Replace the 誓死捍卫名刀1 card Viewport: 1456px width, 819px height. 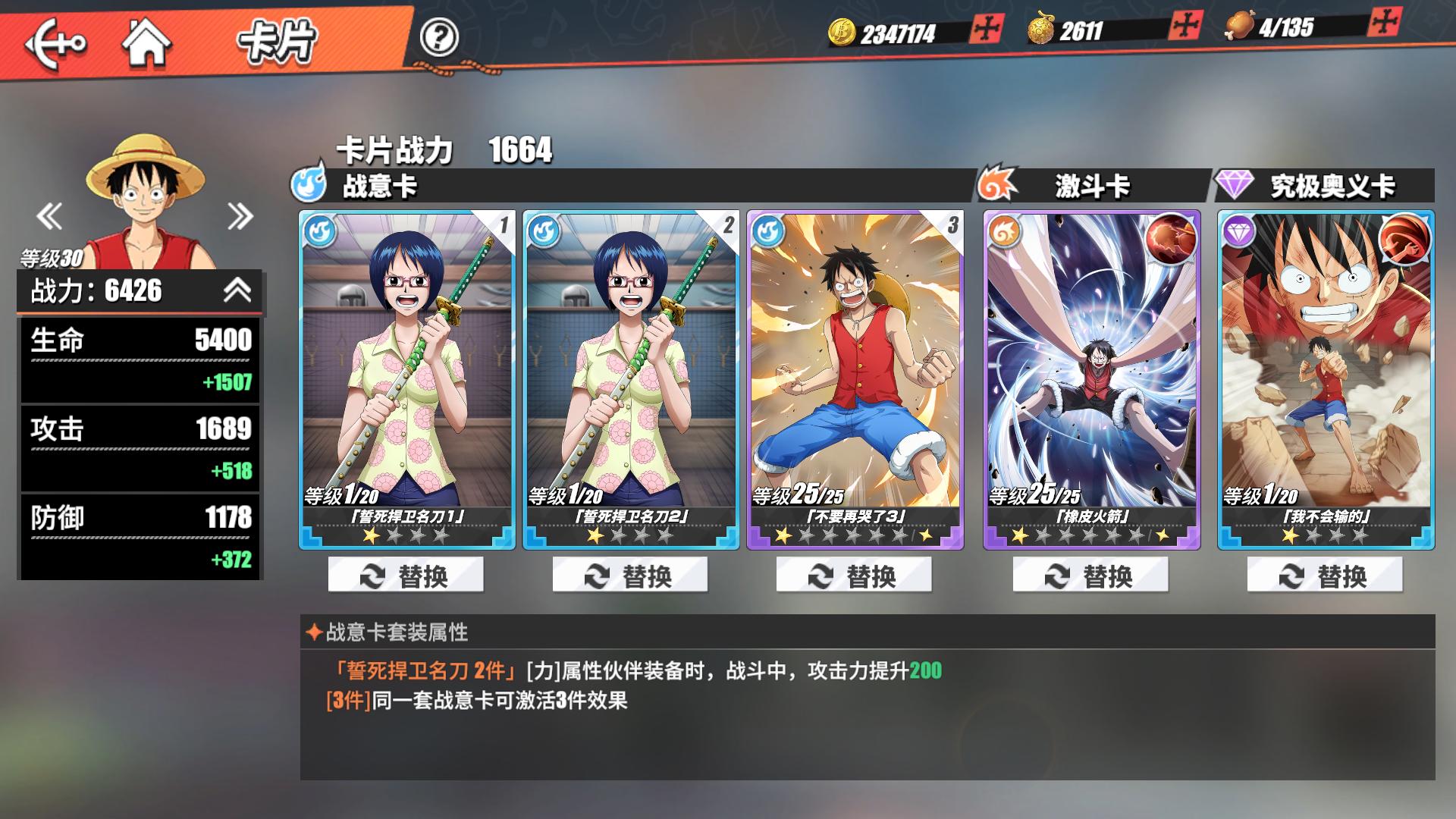coord(405,576)
